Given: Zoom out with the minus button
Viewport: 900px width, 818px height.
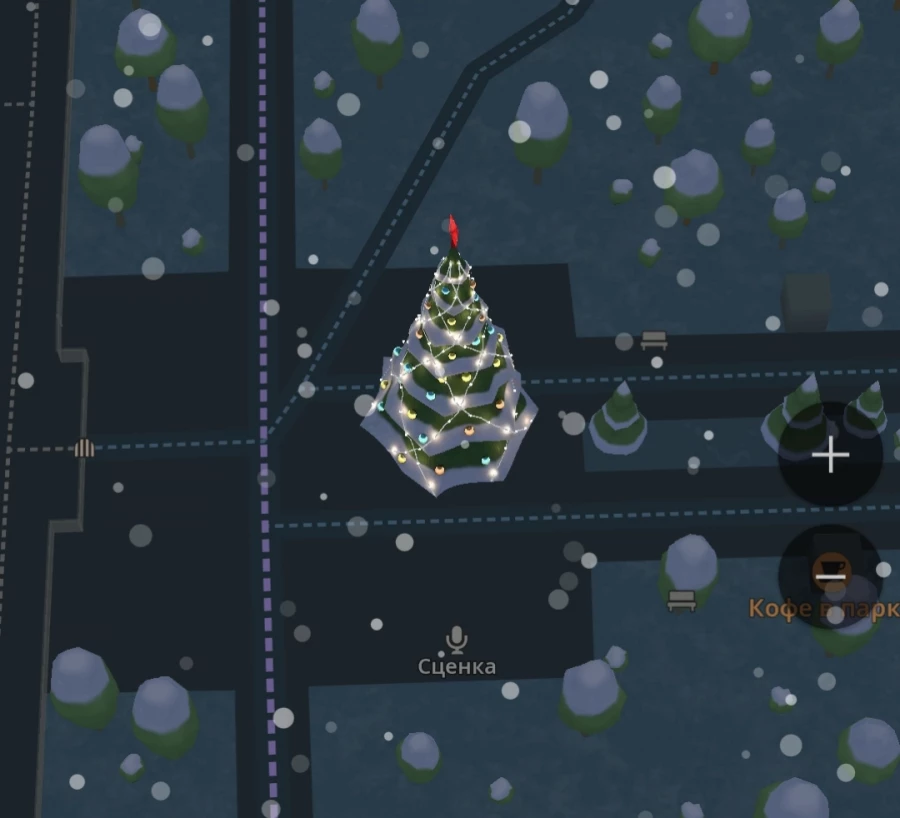Looking at the screenshot, I should [x=830, y=577].
